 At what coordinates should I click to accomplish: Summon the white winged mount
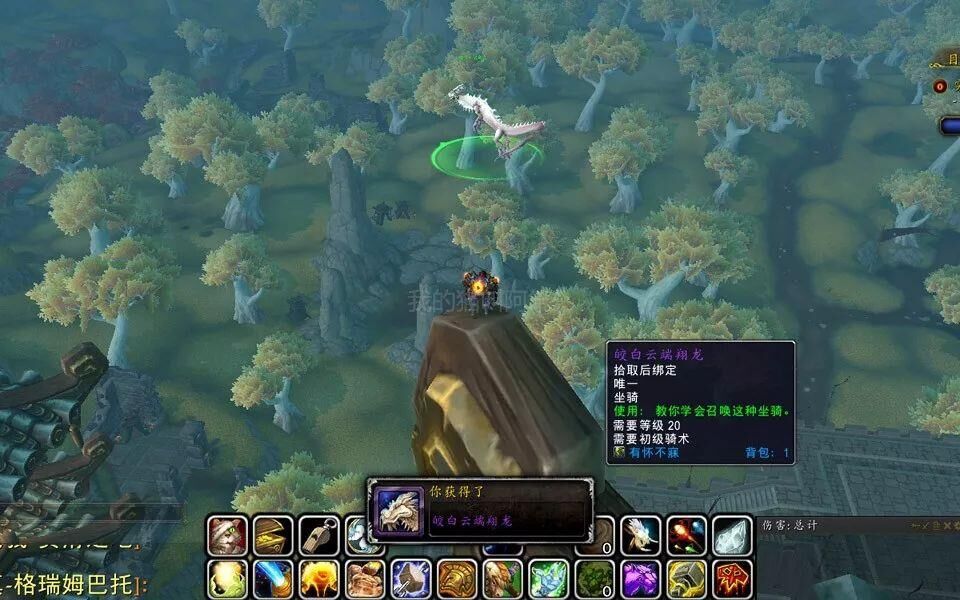pos(639,536)
